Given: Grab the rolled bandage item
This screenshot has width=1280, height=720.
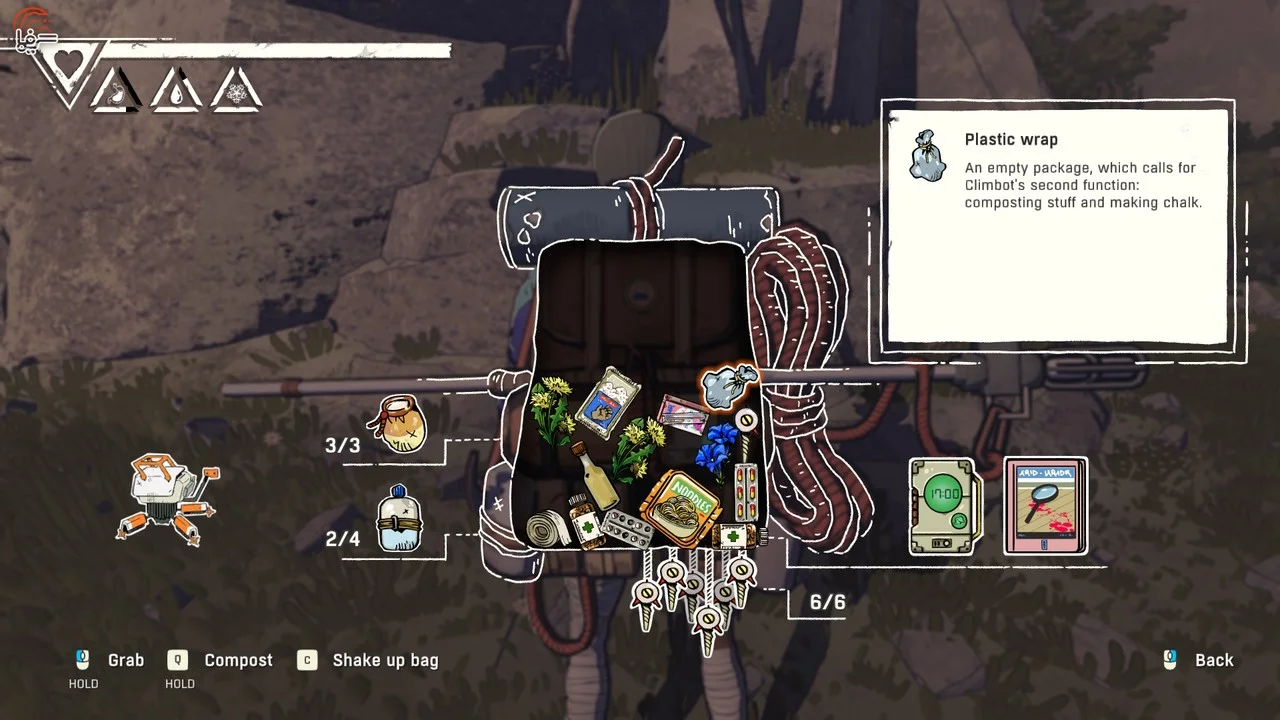Looking at the screenshot, I should (548, 528).
